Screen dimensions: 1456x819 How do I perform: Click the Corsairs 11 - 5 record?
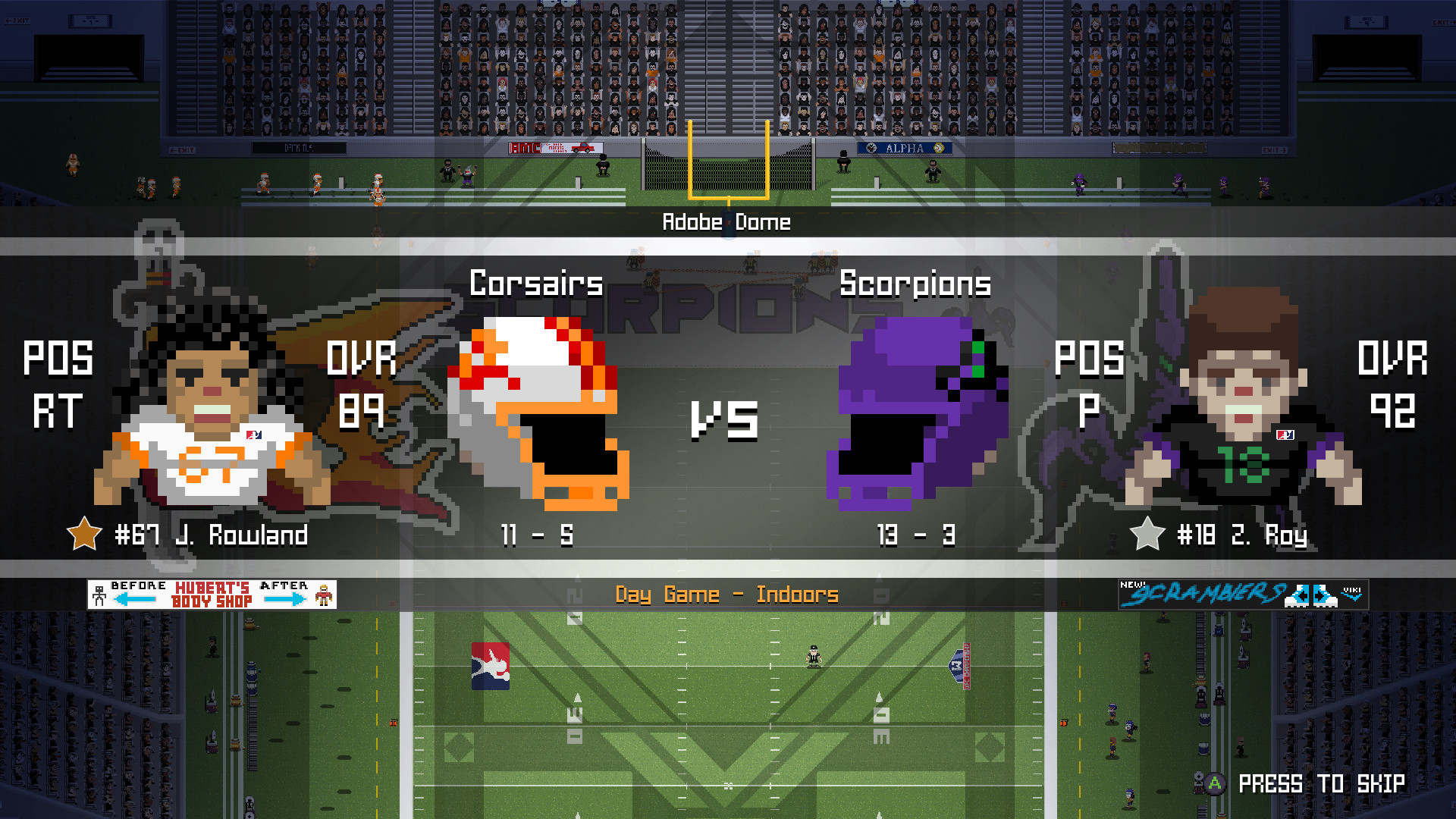click(x=538, y=536)
